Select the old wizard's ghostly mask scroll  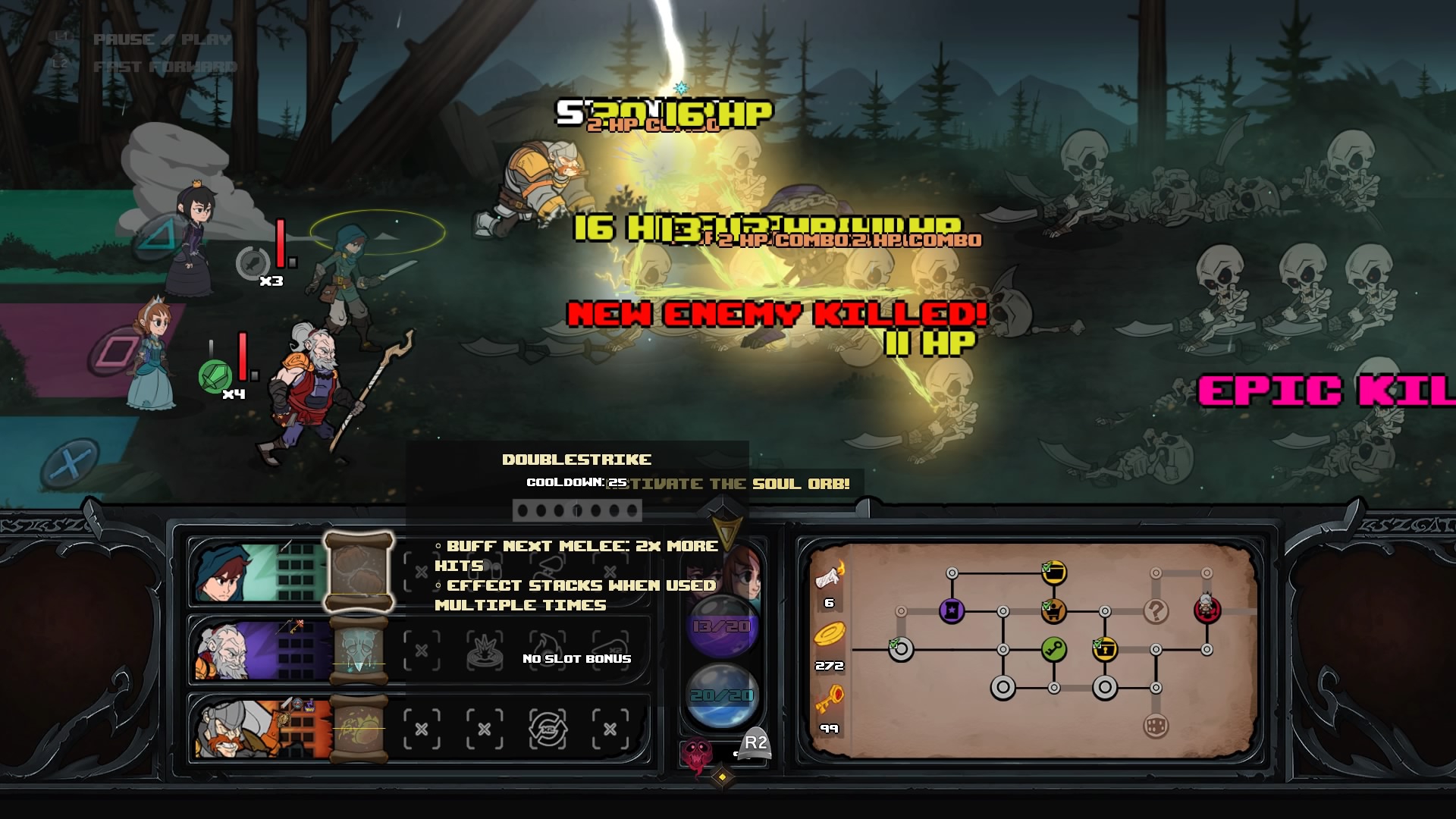(359, 651)
